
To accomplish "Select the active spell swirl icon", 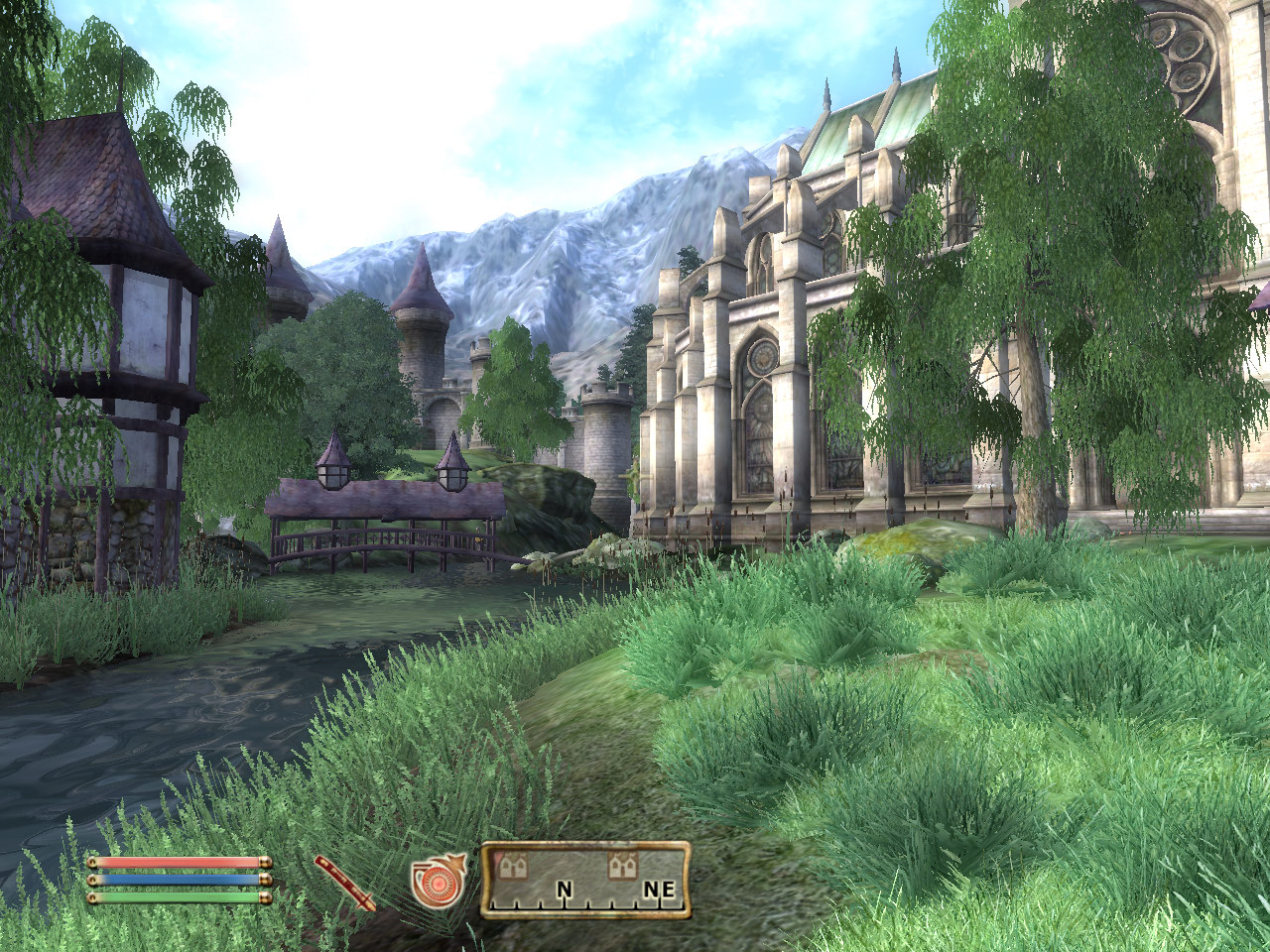I will (x=437, y=882).
